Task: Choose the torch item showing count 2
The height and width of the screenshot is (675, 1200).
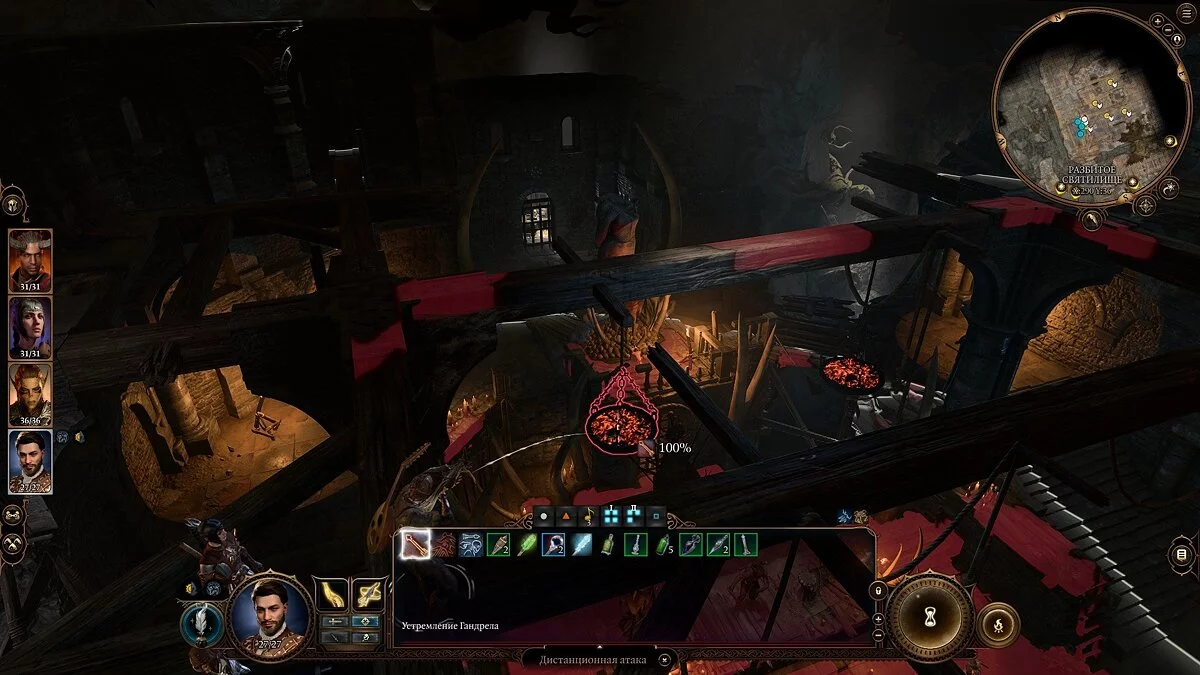Action: click(498, 545)
